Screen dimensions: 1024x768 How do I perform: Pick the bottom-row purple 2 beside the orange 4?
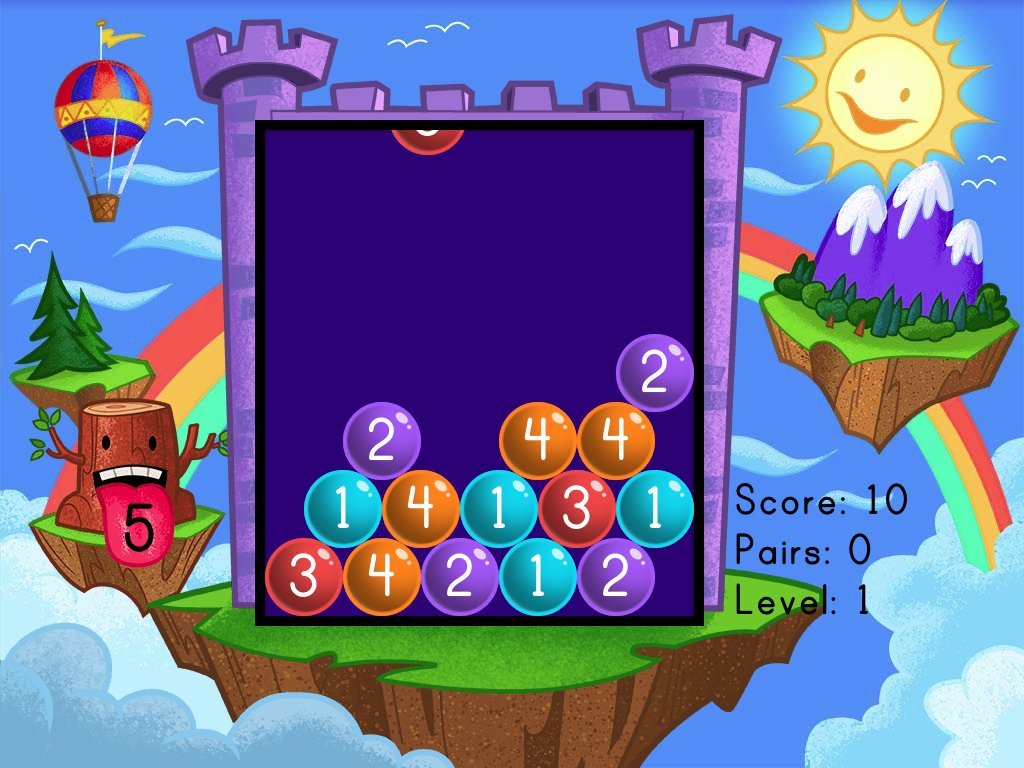460,577
